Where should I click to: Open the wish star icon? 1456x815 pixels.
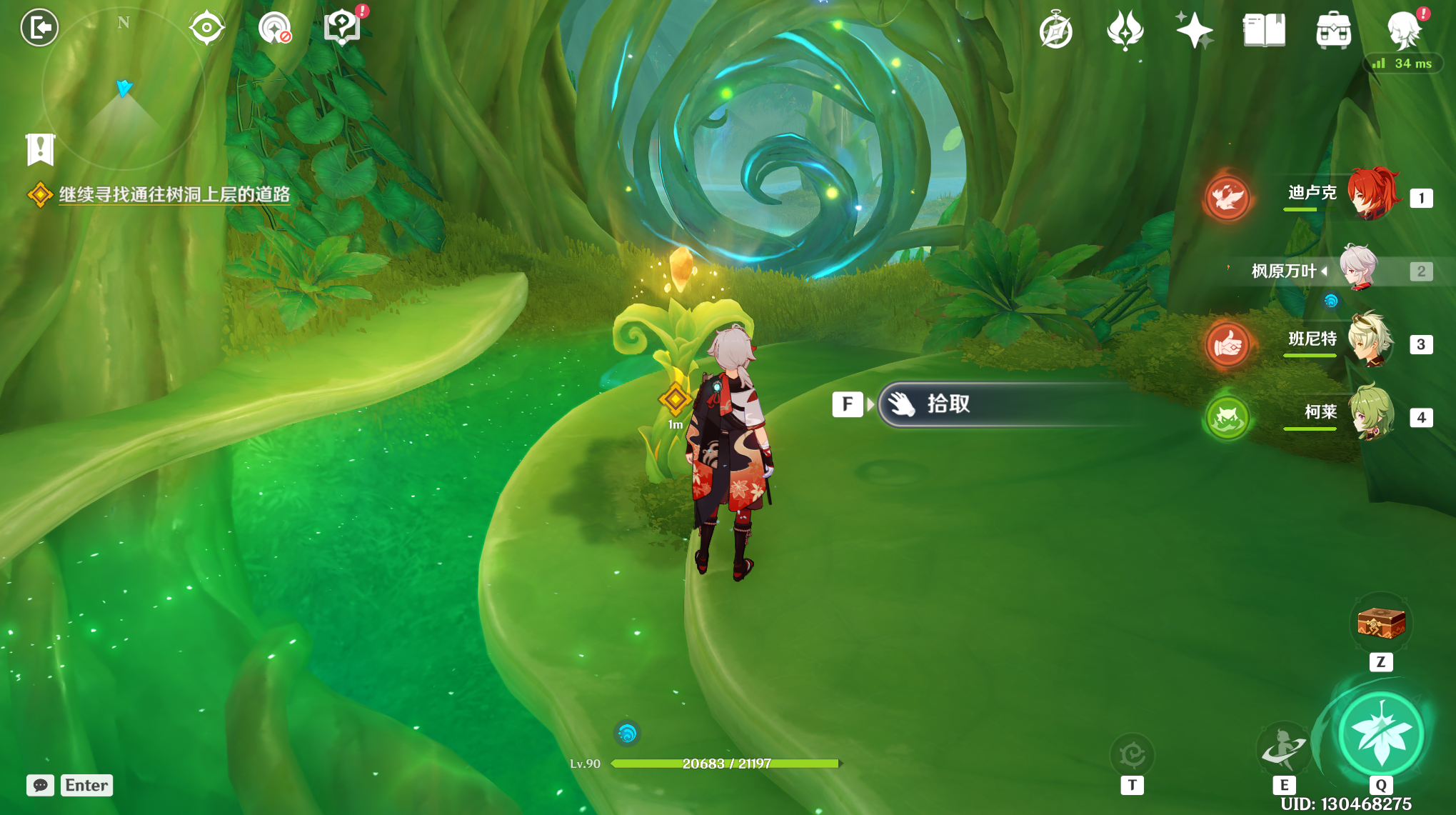(x=1194, y=31)
